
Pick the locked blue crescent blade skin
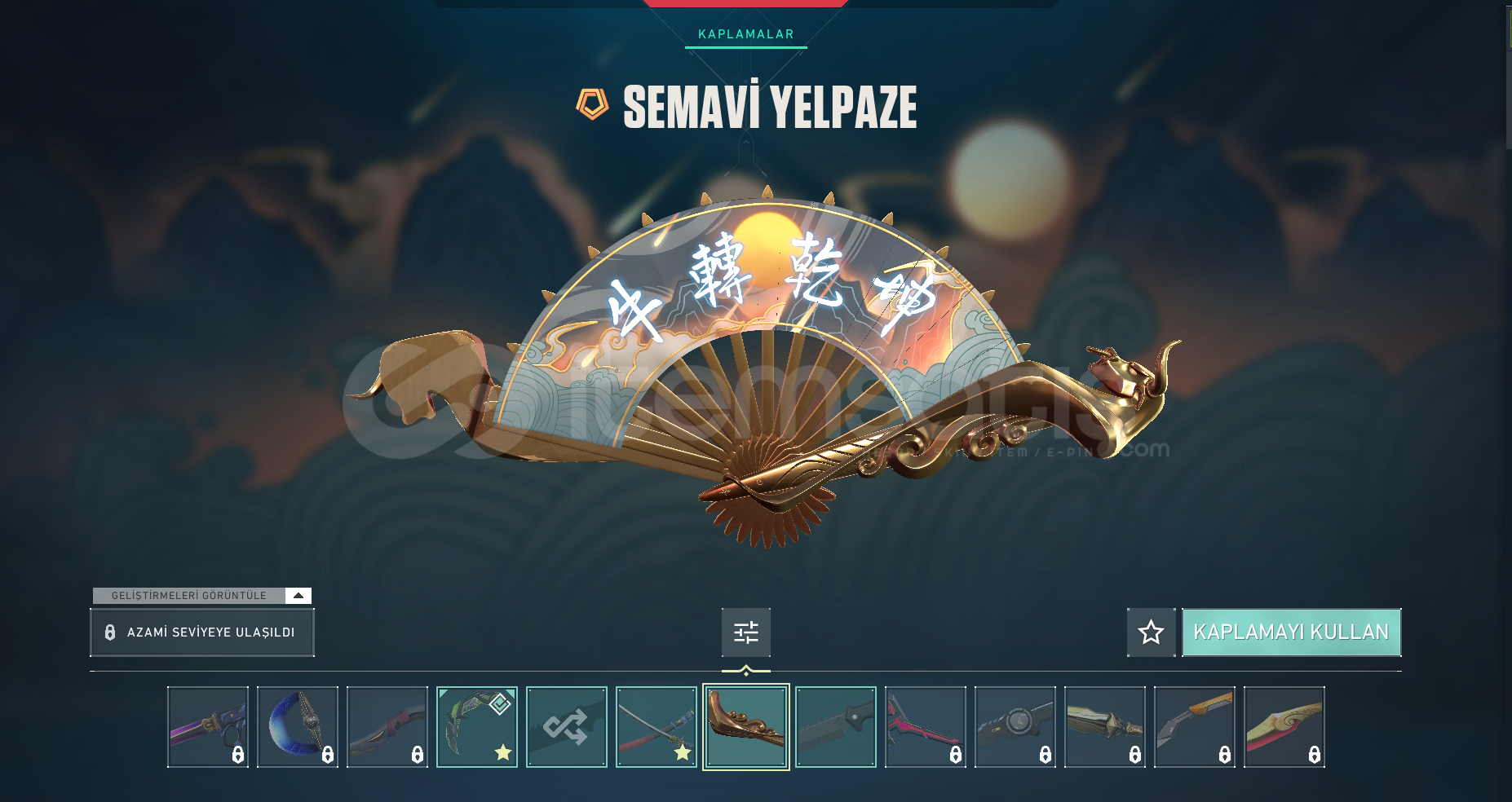pos(298,727)
